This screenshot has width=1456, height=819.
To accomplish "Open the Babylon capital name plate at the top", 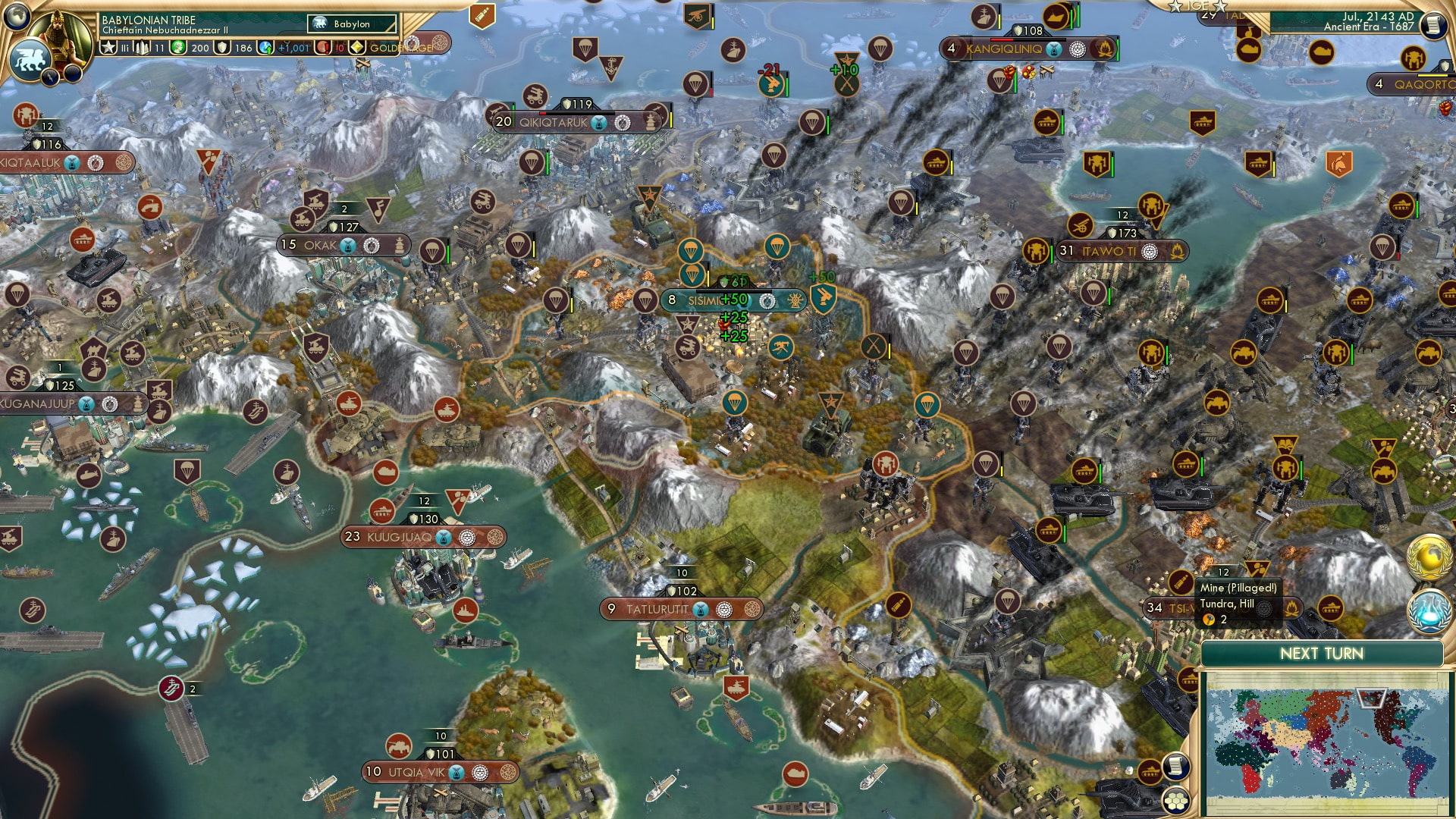I will pos(350,24).
